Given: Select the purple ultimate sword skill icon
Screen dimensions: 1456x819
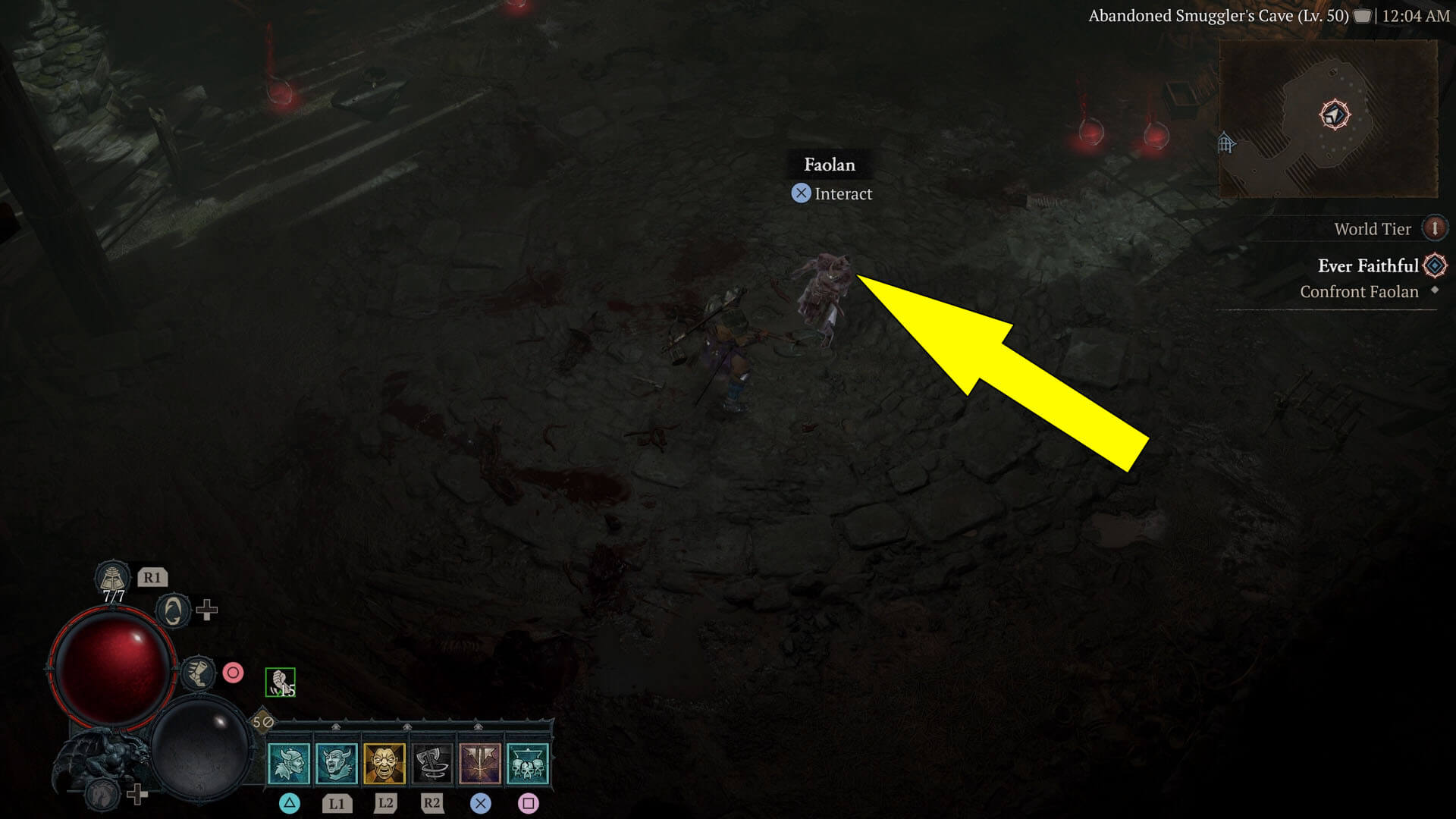Looking at the screenshot, I should pos(481,764).
